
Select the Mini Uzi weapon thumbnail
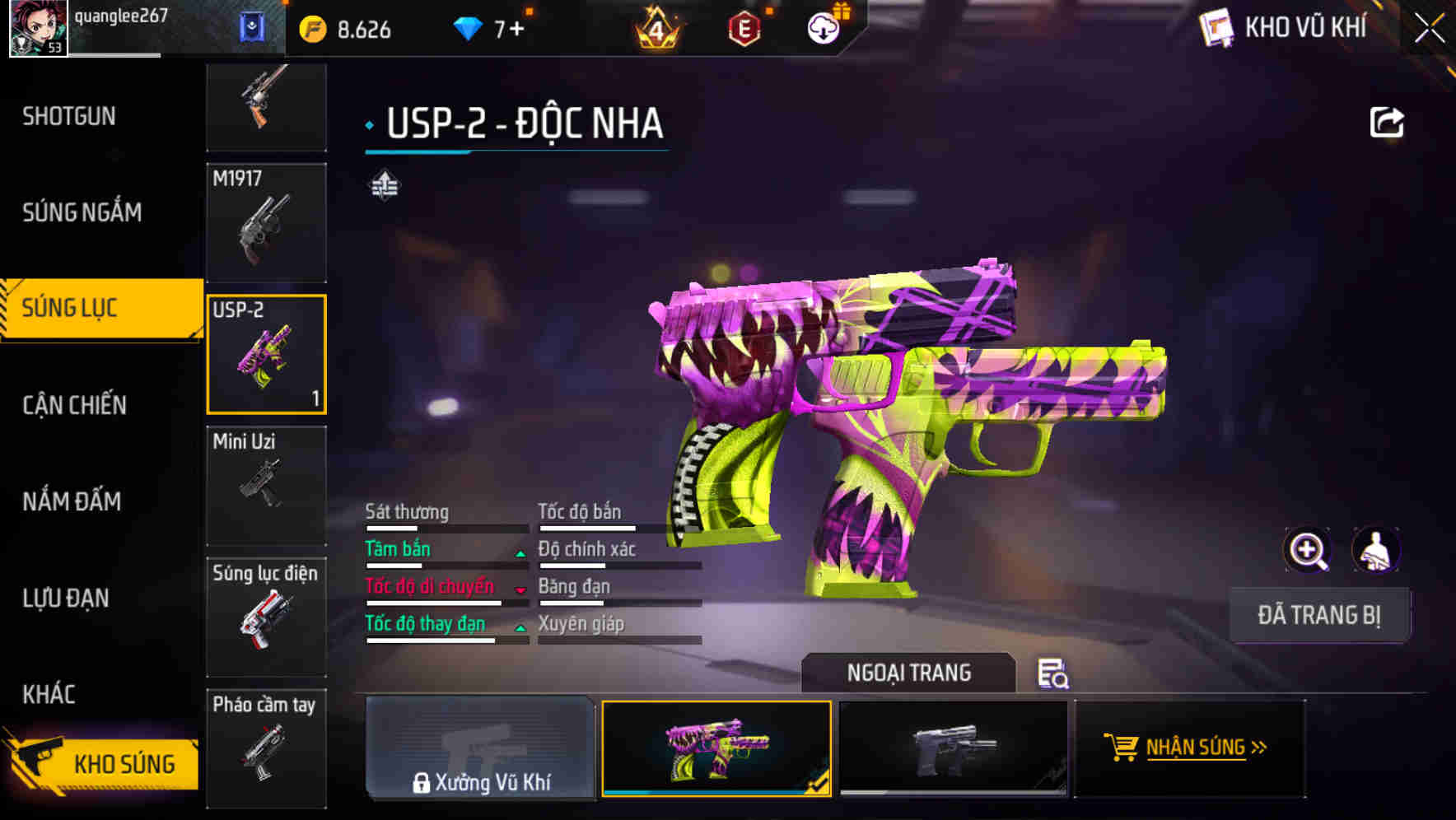point(266,486)
